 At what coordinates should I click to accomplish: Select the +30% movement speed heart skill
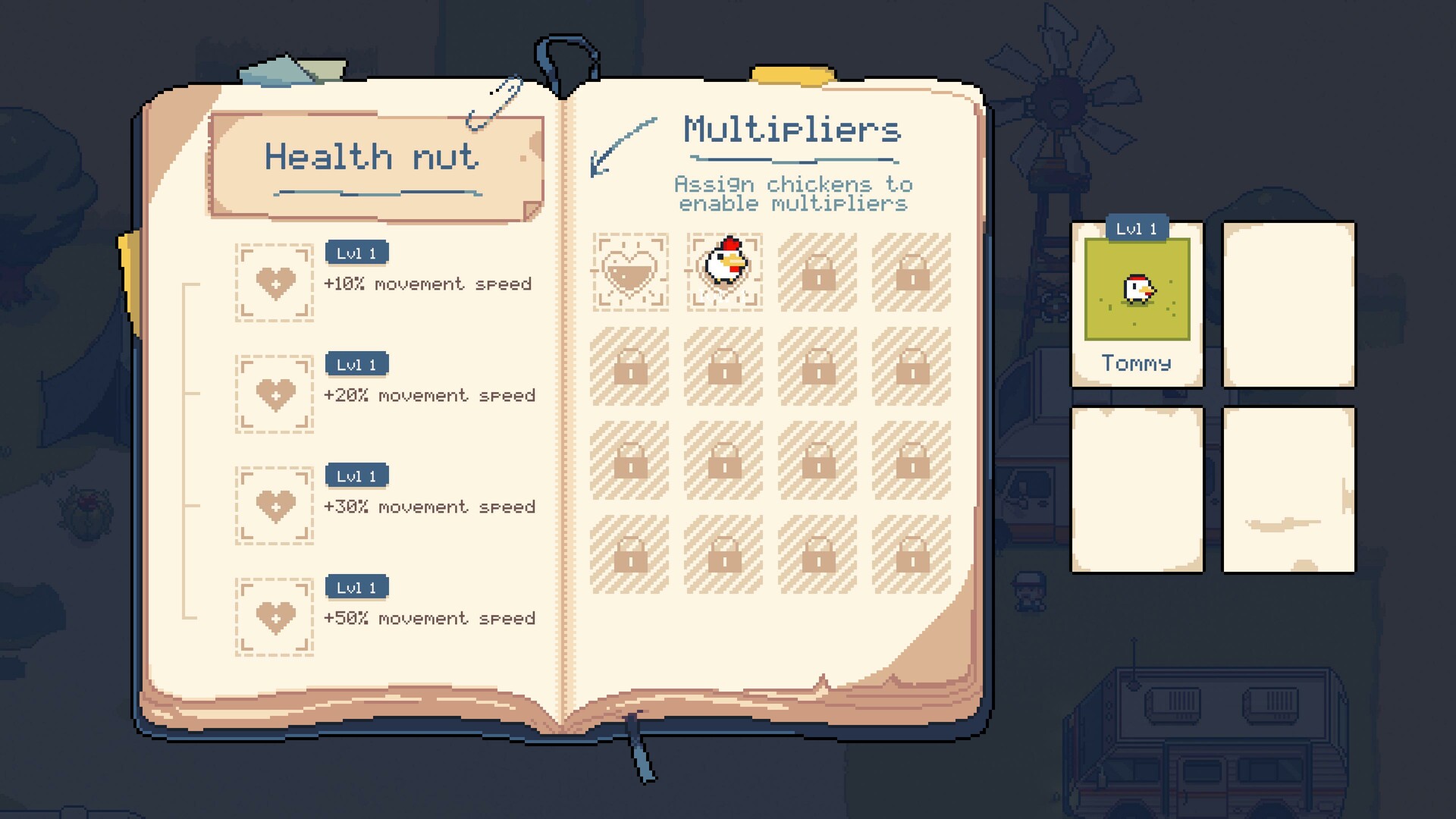pyautogui.click(x=274, y=507)
